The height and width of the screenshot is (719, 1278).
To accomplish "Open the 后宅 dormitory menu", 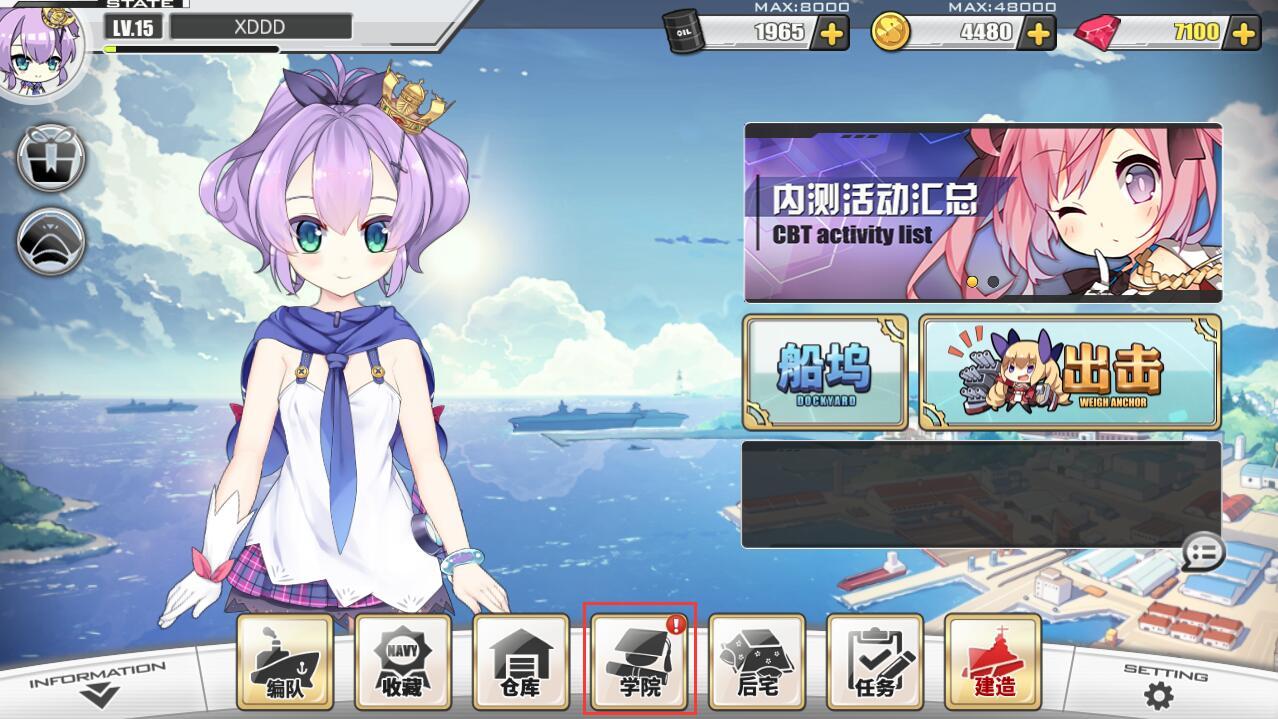I will coord(757,662).
